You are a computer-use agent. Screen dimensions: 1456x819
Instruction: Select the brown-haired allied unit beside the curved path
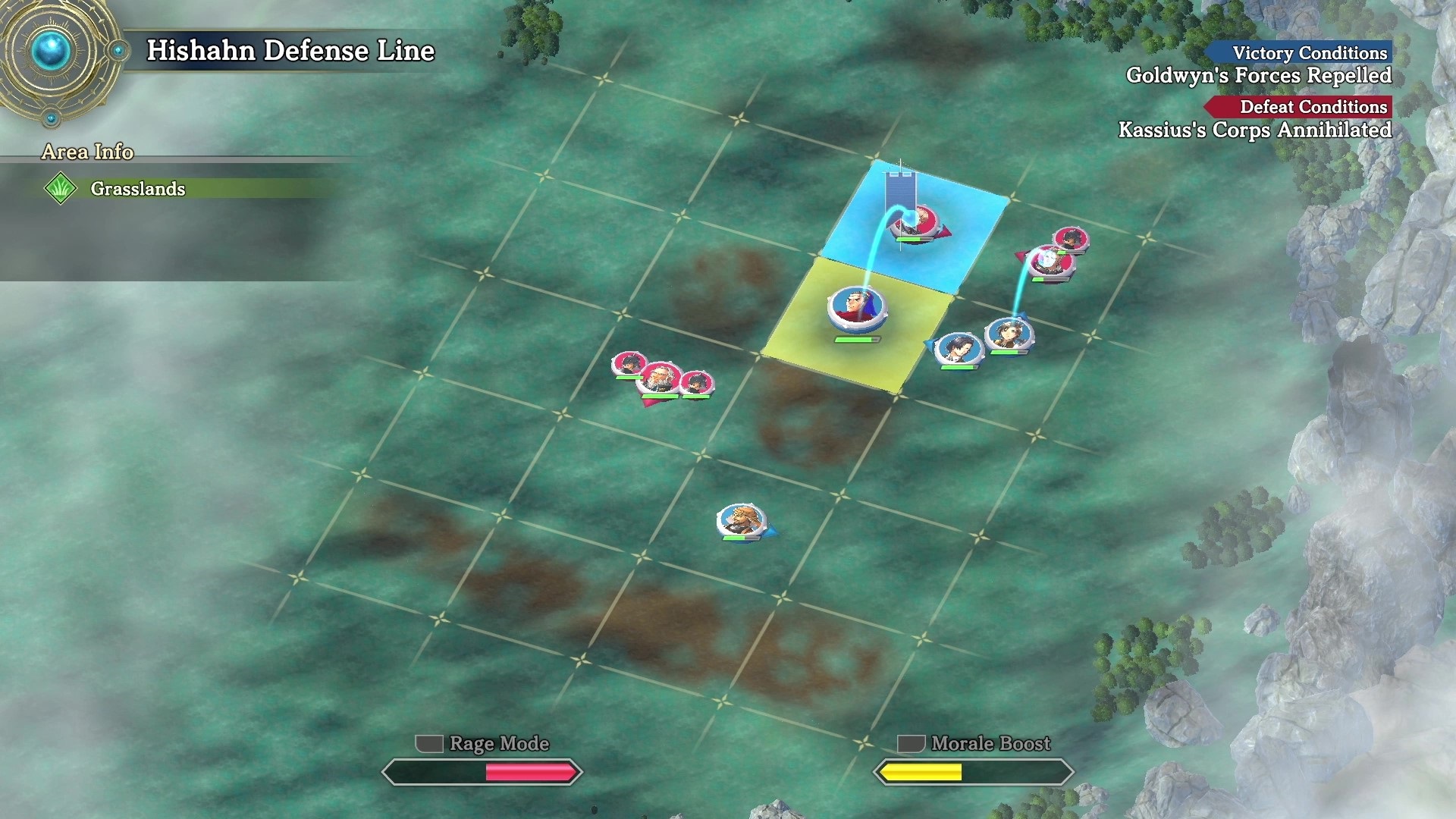(x=1009, y=334)
